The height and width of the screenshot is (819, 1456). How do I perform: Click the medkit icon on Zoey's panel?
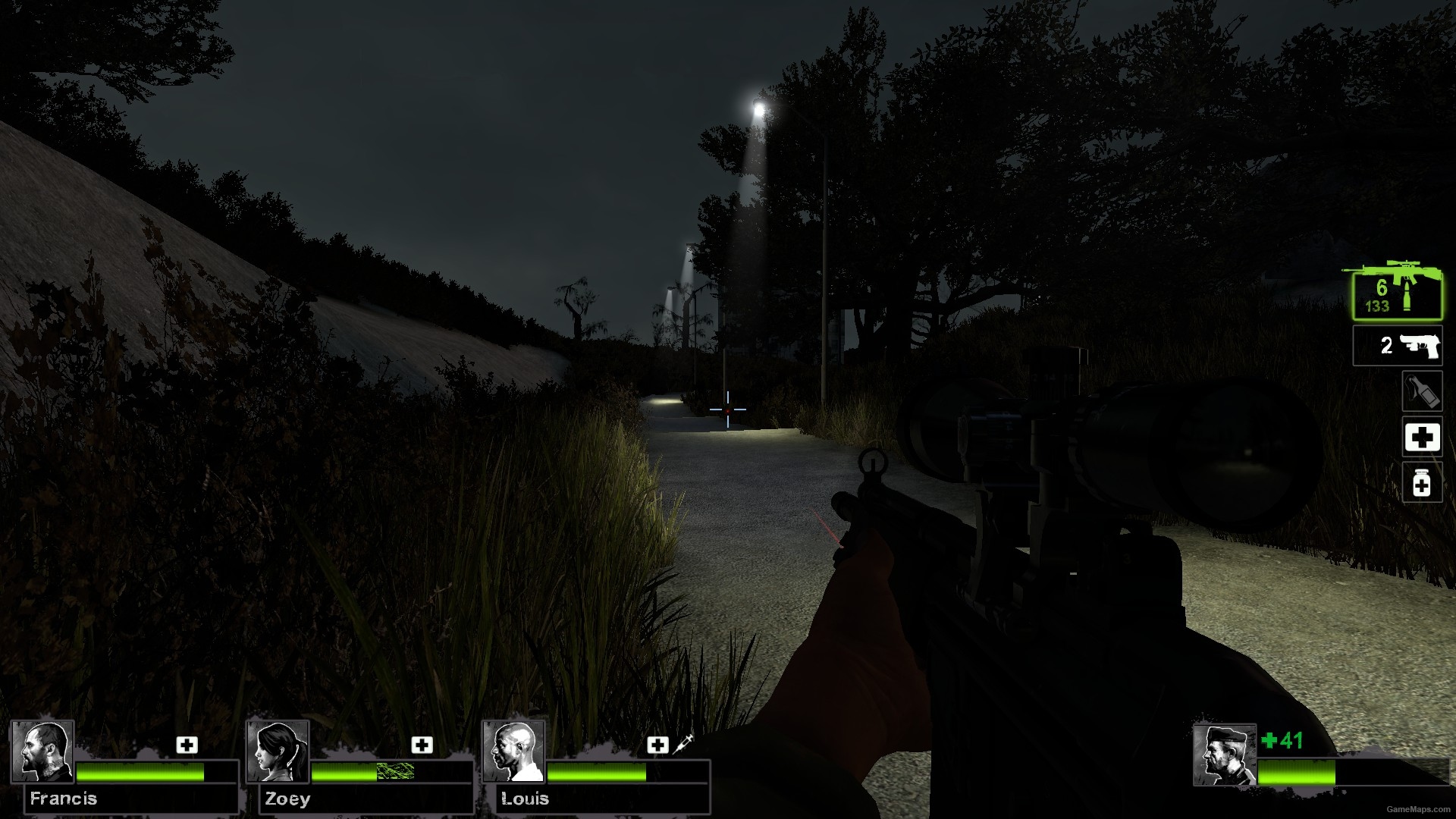click(x=422, y=745)
